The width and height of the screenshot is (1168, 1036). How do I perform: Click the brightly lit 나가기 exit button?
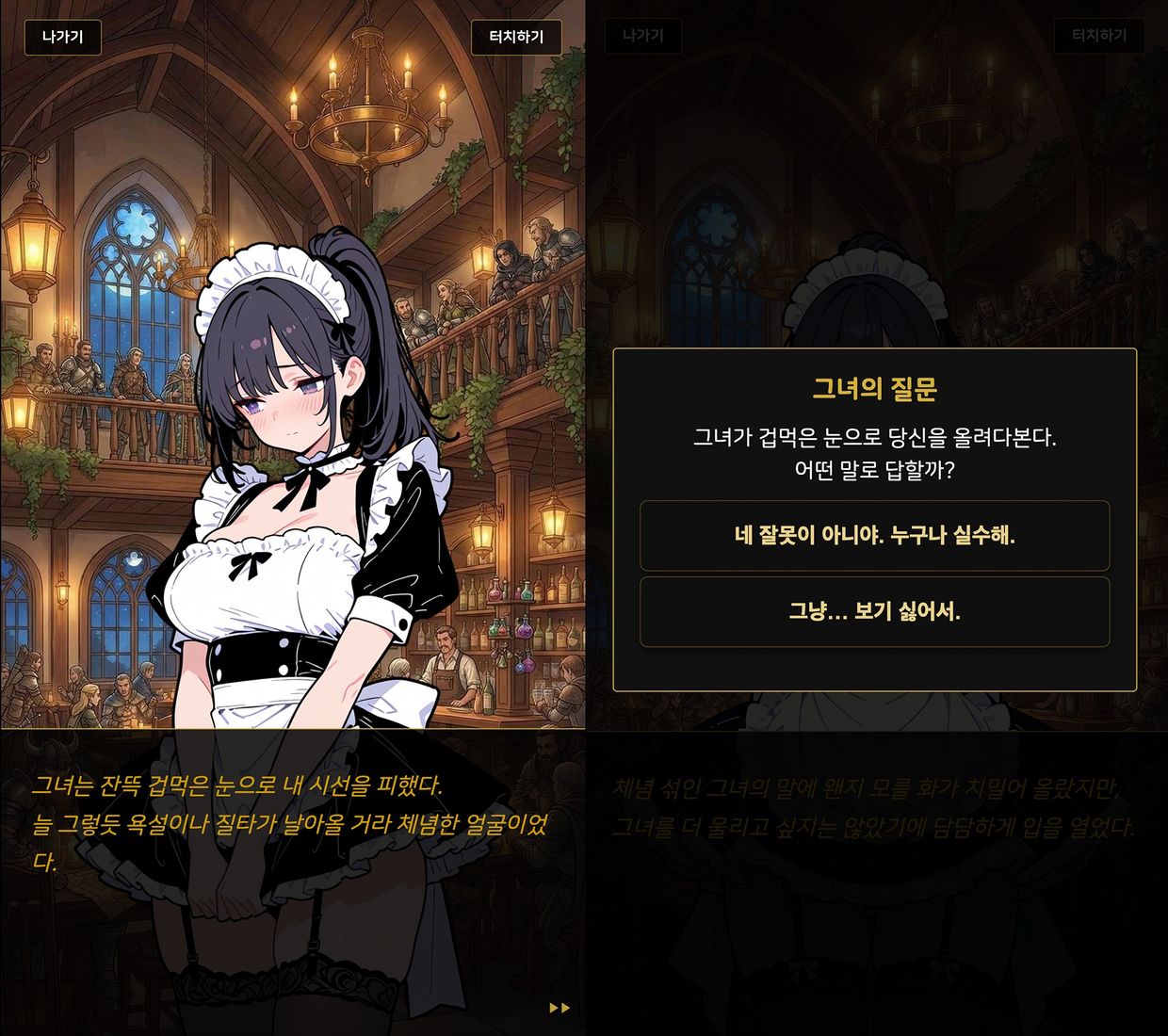coord(62,38)
